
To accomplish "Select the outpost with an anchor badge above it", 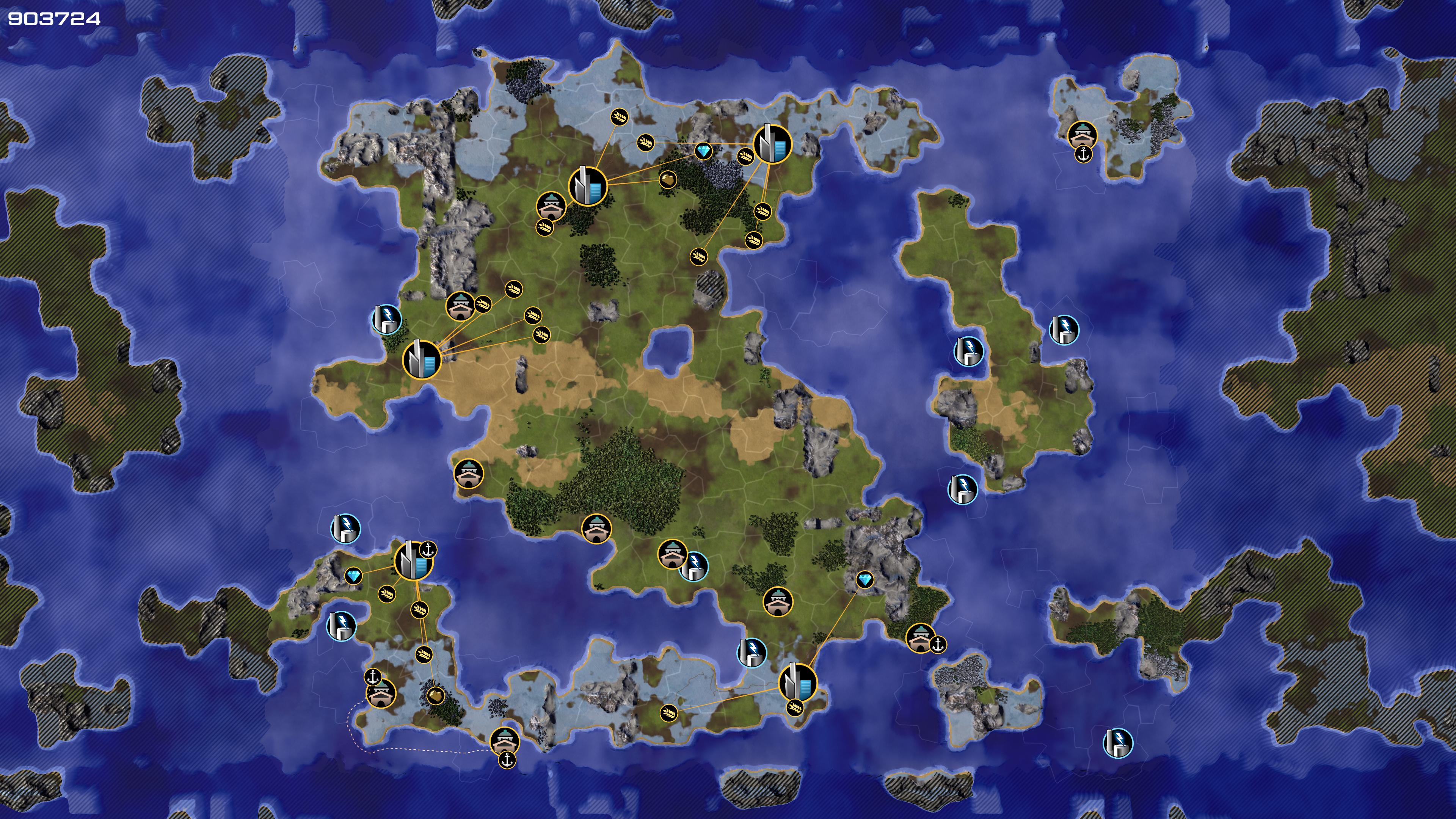I will (381, 693).
